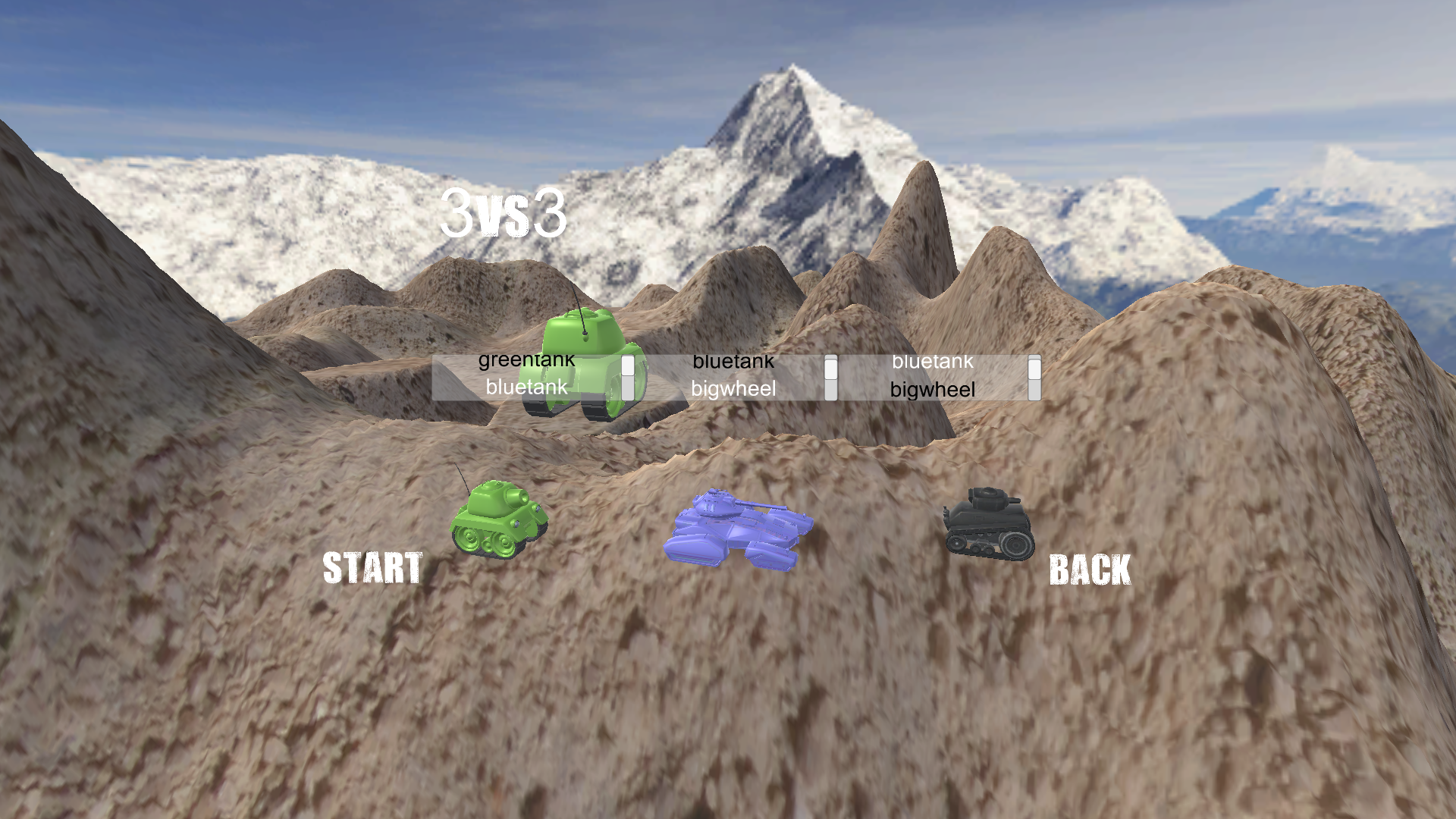
Task: Start the 3vs3 match
Action: [372, 568]
